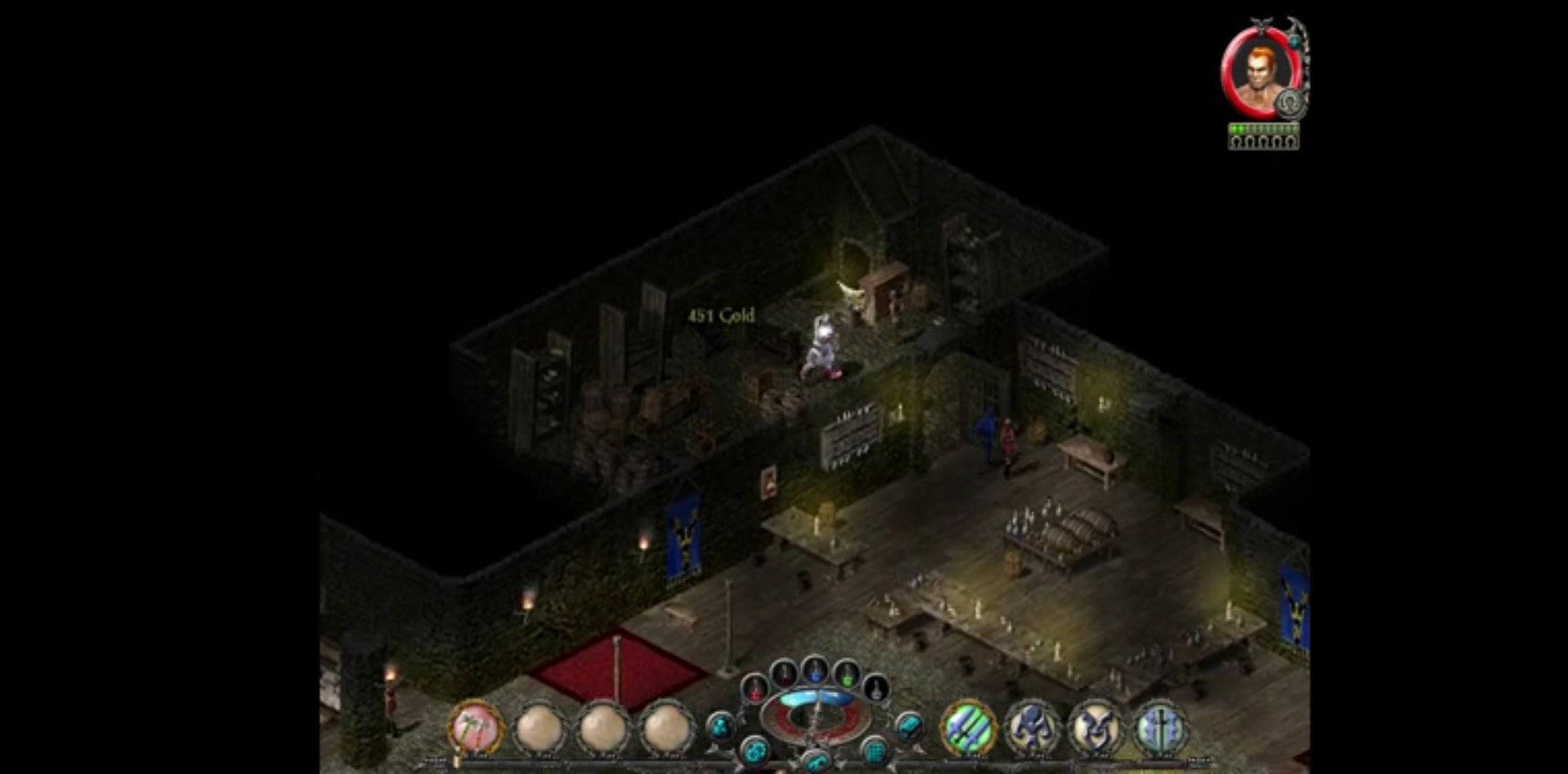The width and height of the screenshot is (1568, 774).
Task: Use the green potion
Action: coord(846,673)
